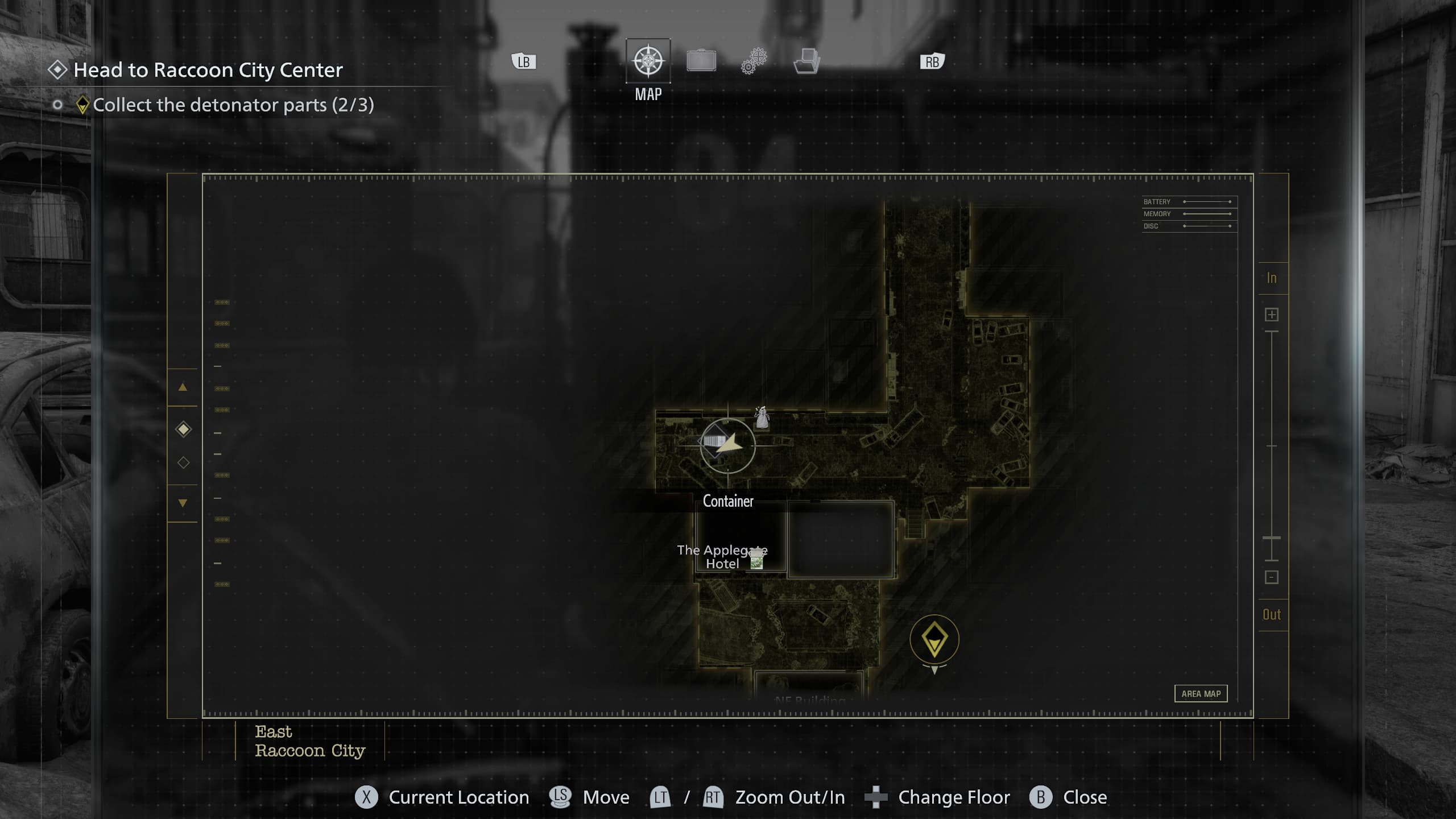Screen dimensions: 1456x819
Task: Click the yellow objective marker on map
Action: (934, 639)
